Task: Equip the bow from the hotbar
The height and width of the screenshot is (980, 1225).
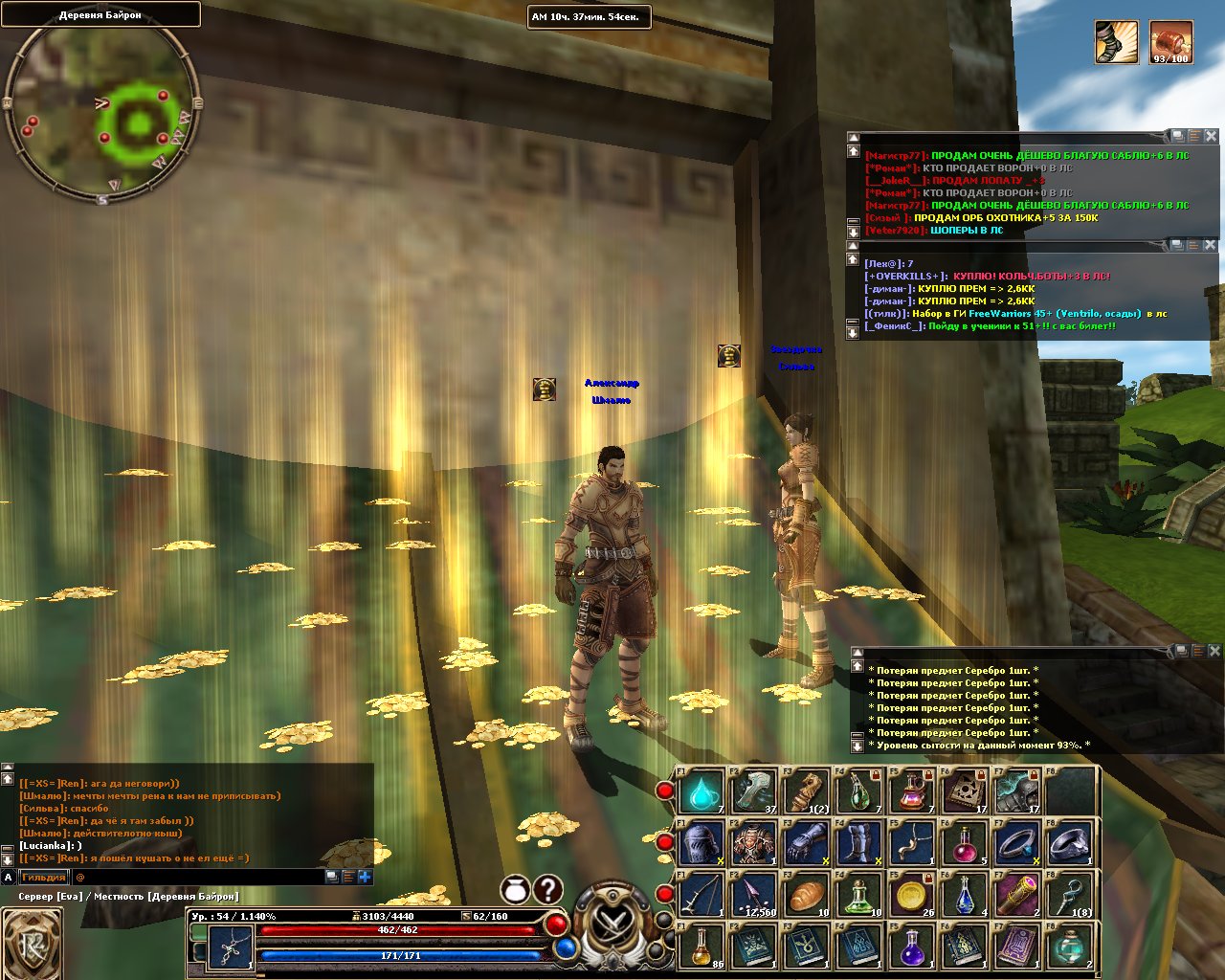Action: [x=702, y=896]
